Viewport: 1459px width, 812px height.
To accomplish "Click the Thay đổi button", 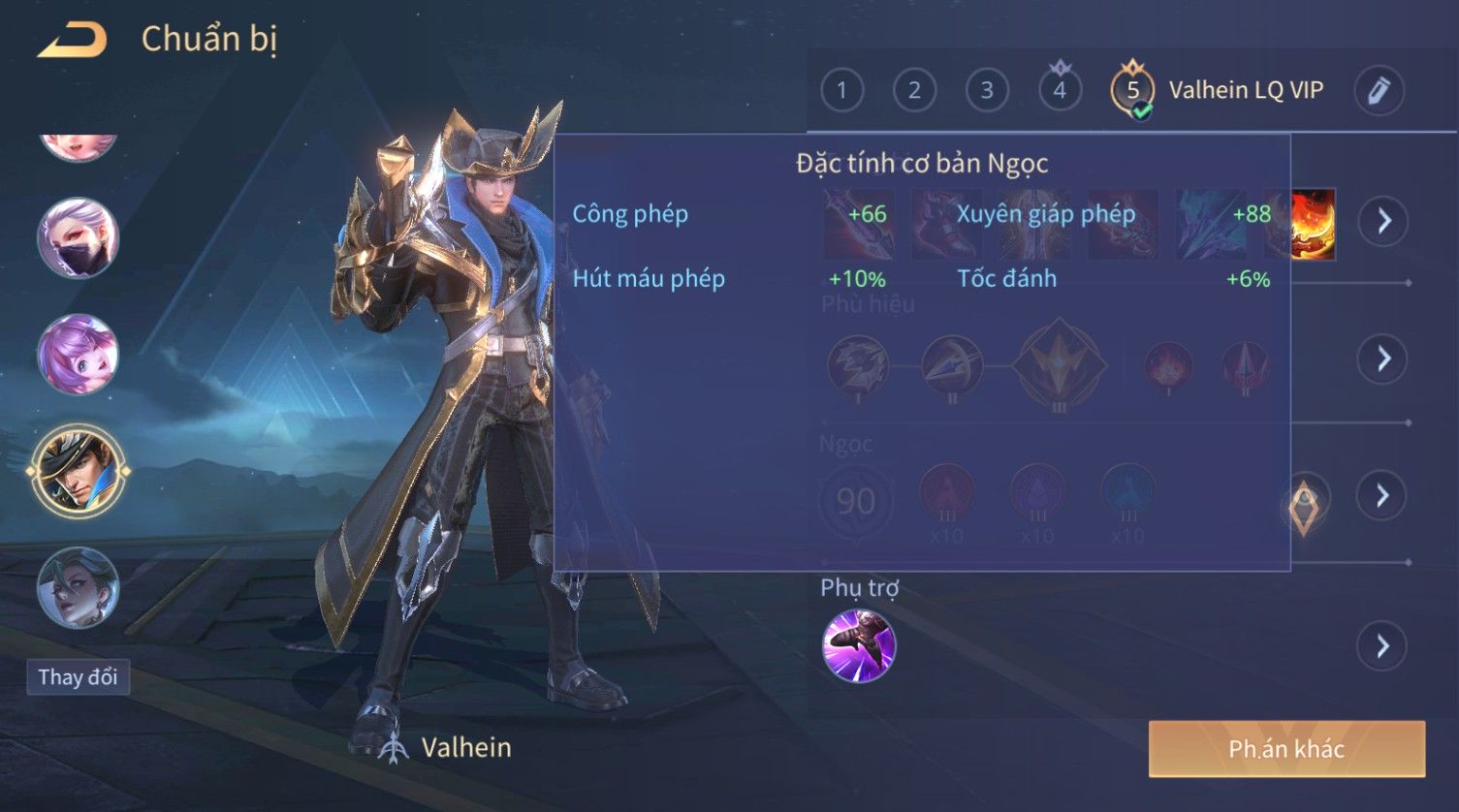I will (78, 676).
